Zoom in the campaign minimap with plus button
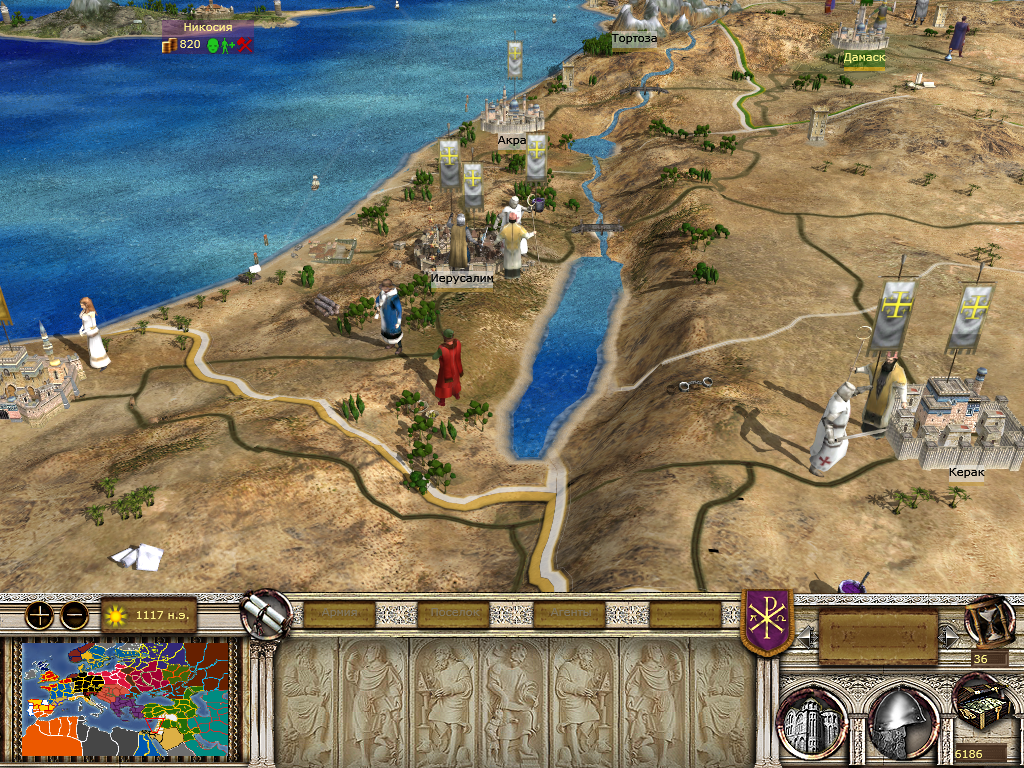The width and height of the screenshot is (1024, 768). [40, 615]
